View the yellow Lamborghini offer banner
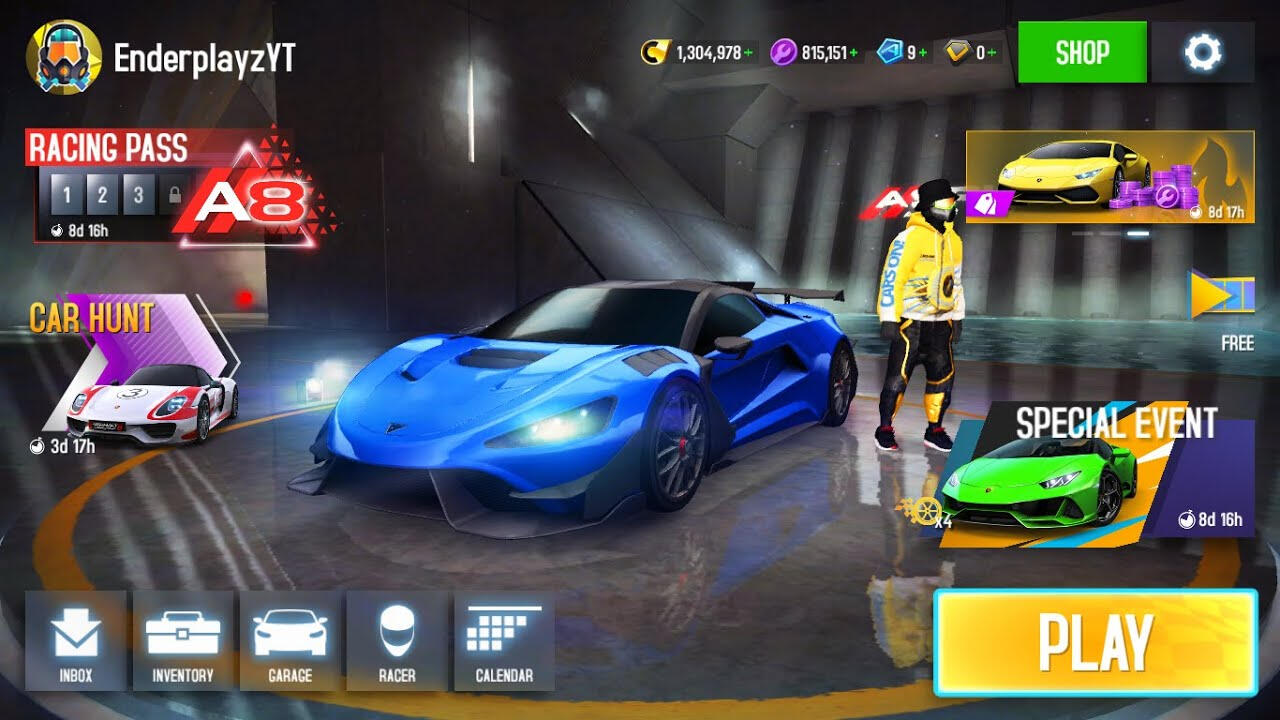This screenshot has width=1280, height=720. point(1109,176)
